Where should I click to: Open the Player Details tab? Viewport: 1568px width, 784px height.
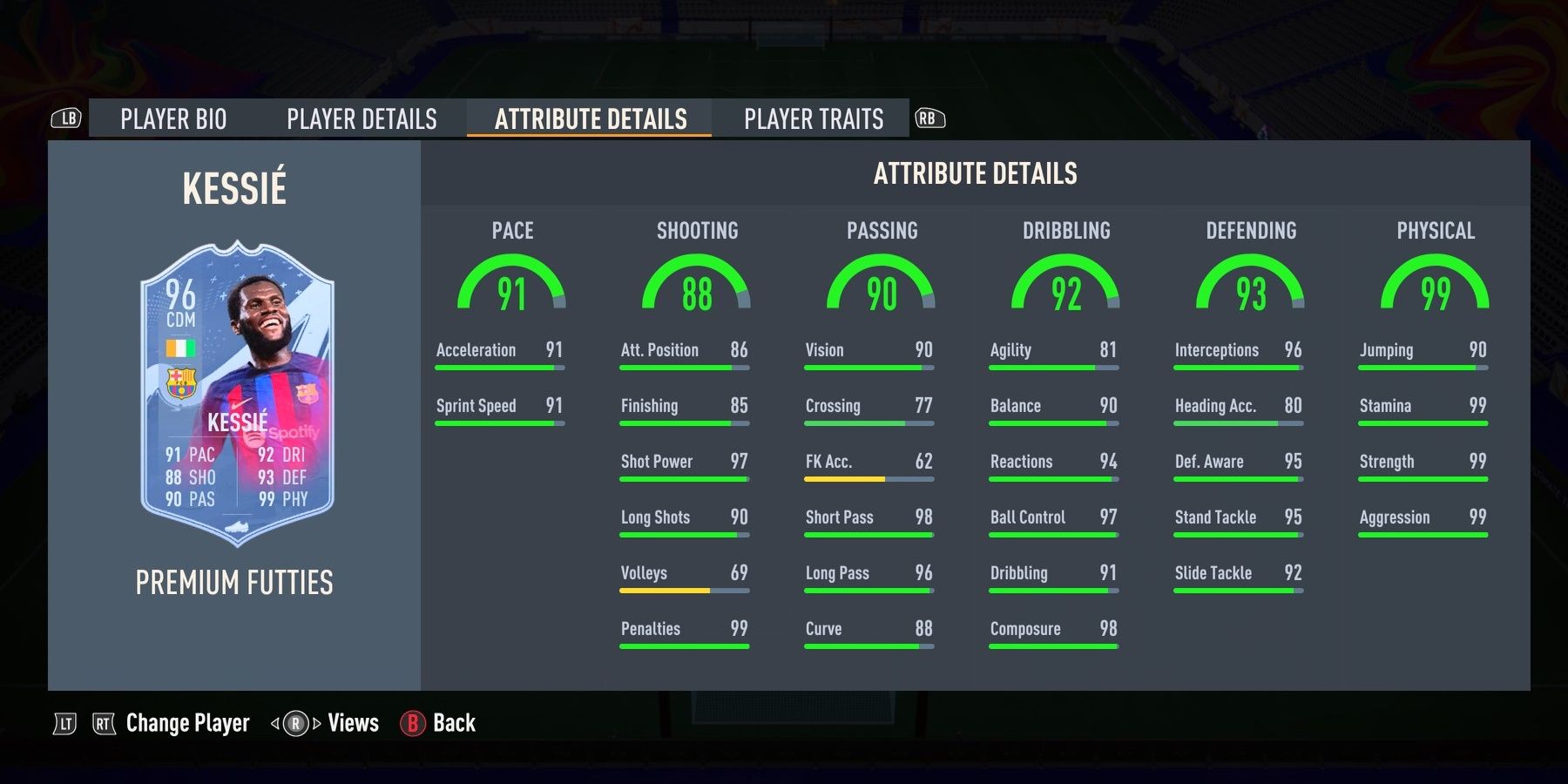click(363, 119)
